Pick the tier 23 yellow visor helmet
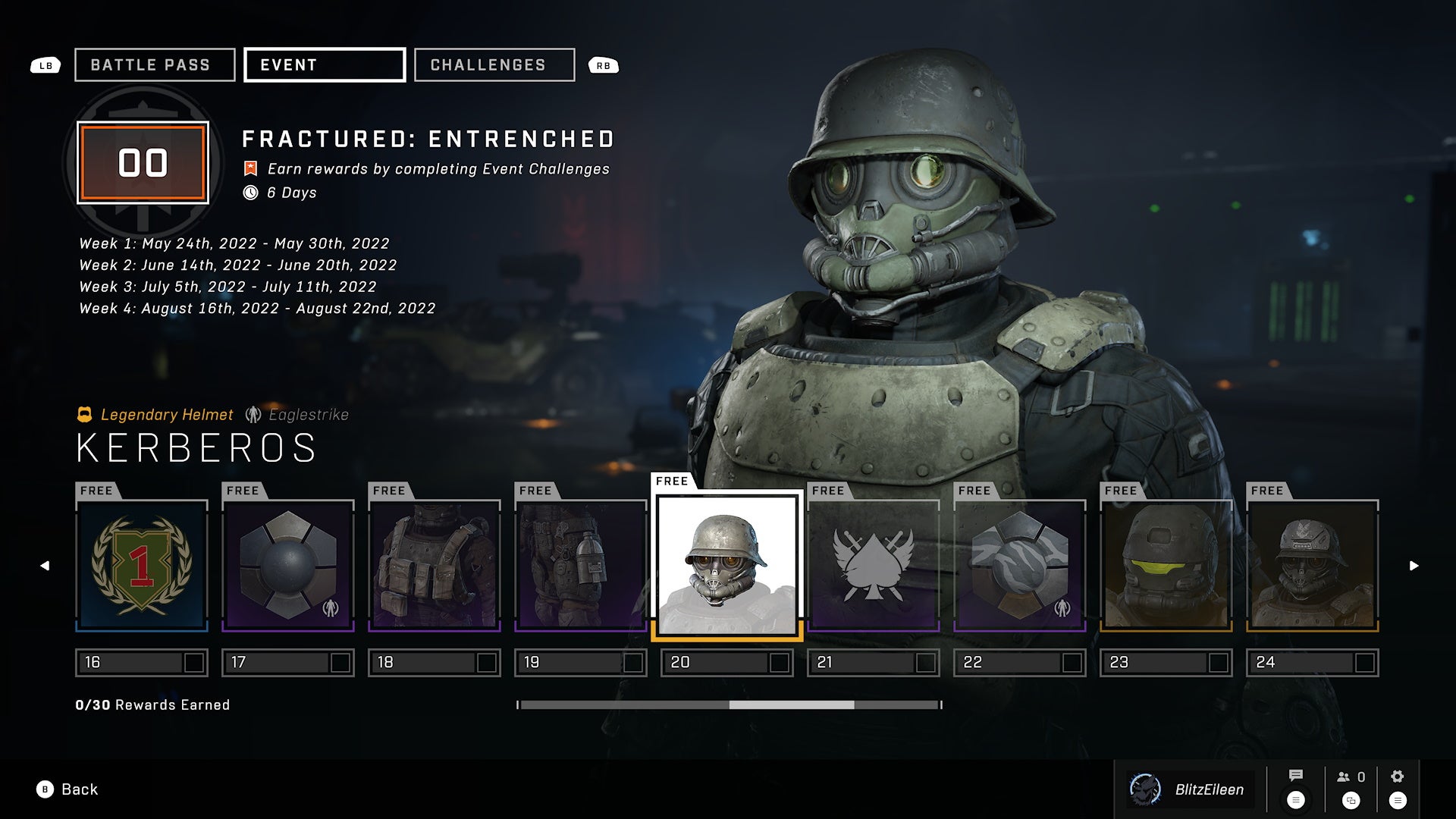 coord(1166,565)
